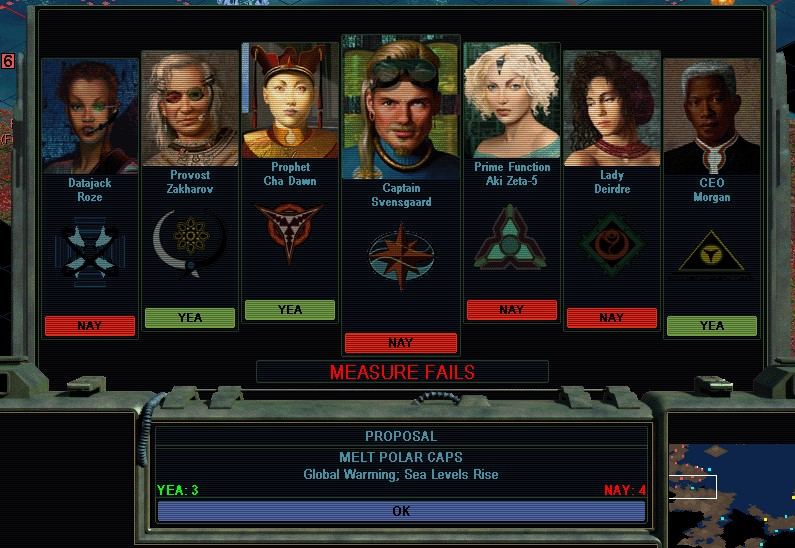This screenshot has height=548, width=795.
Task: Confirm the failed measure with OK
Action: coord(400,511)
